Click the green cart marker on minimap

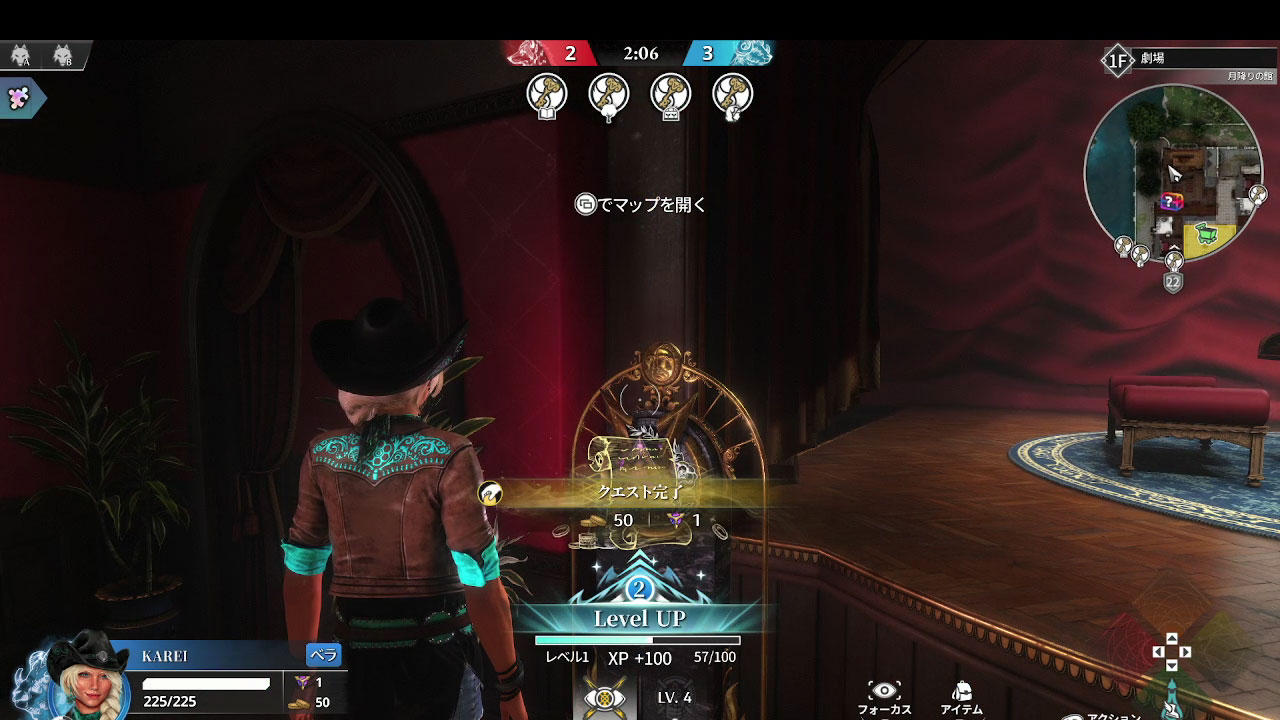[1207, 235]
